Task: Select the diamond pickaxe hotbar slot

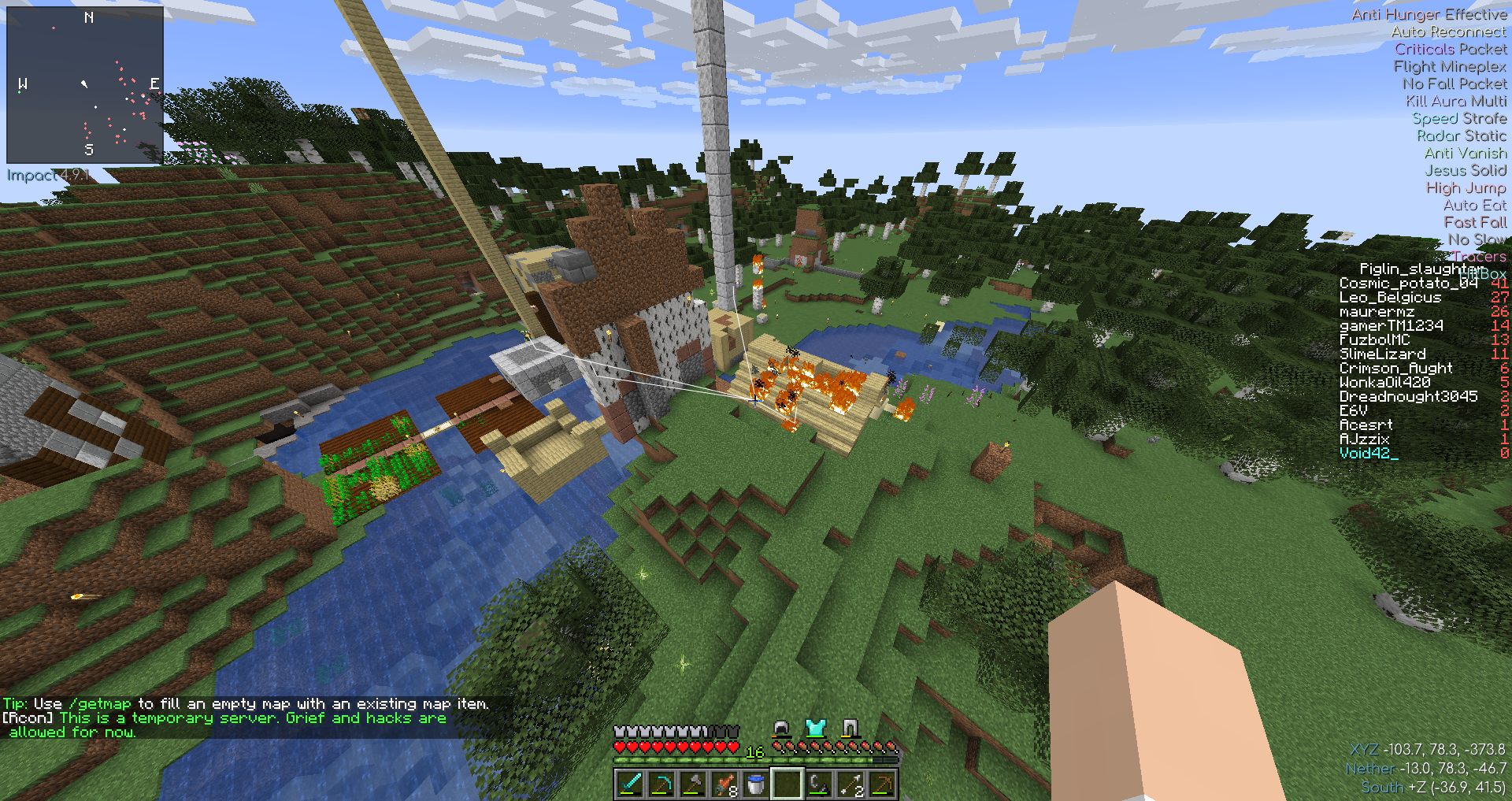Action: pyautogui.click(x=661, y=784)
